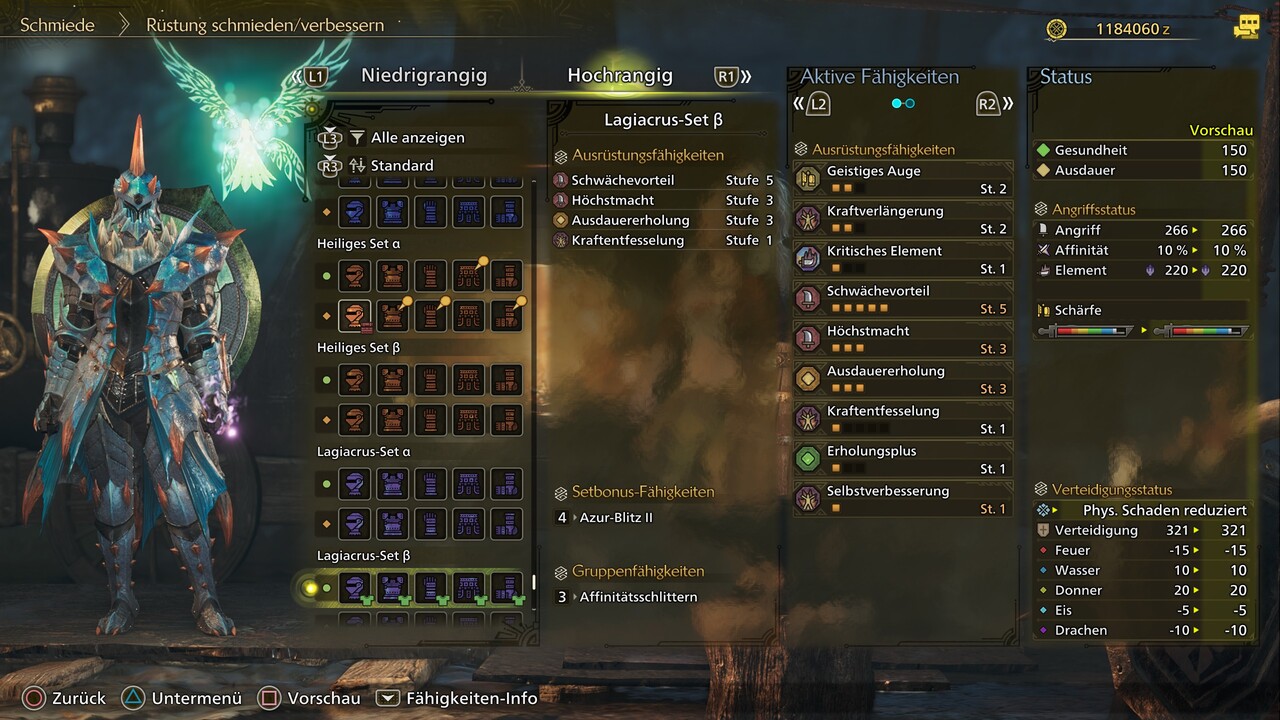
Task: Go back to Schmiede in the breadcrumb
Action: (x=58, y=25)
